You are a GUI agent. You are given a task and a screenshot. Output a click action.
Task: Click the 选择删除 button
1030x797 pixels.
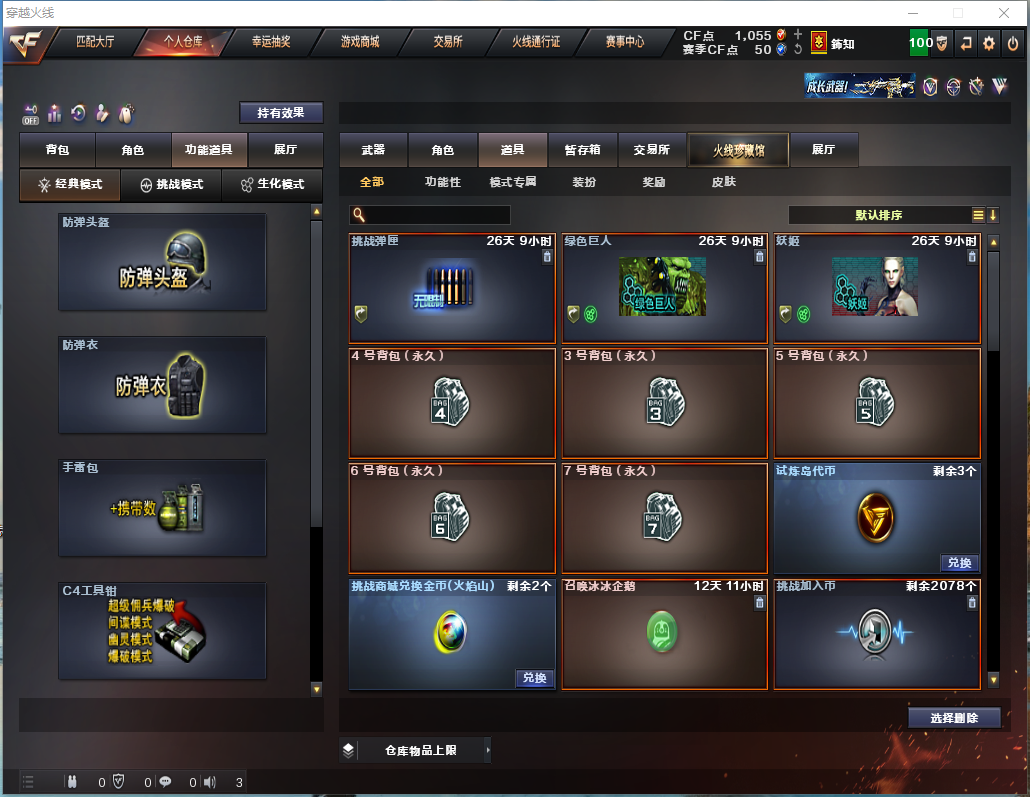(954, 717)
